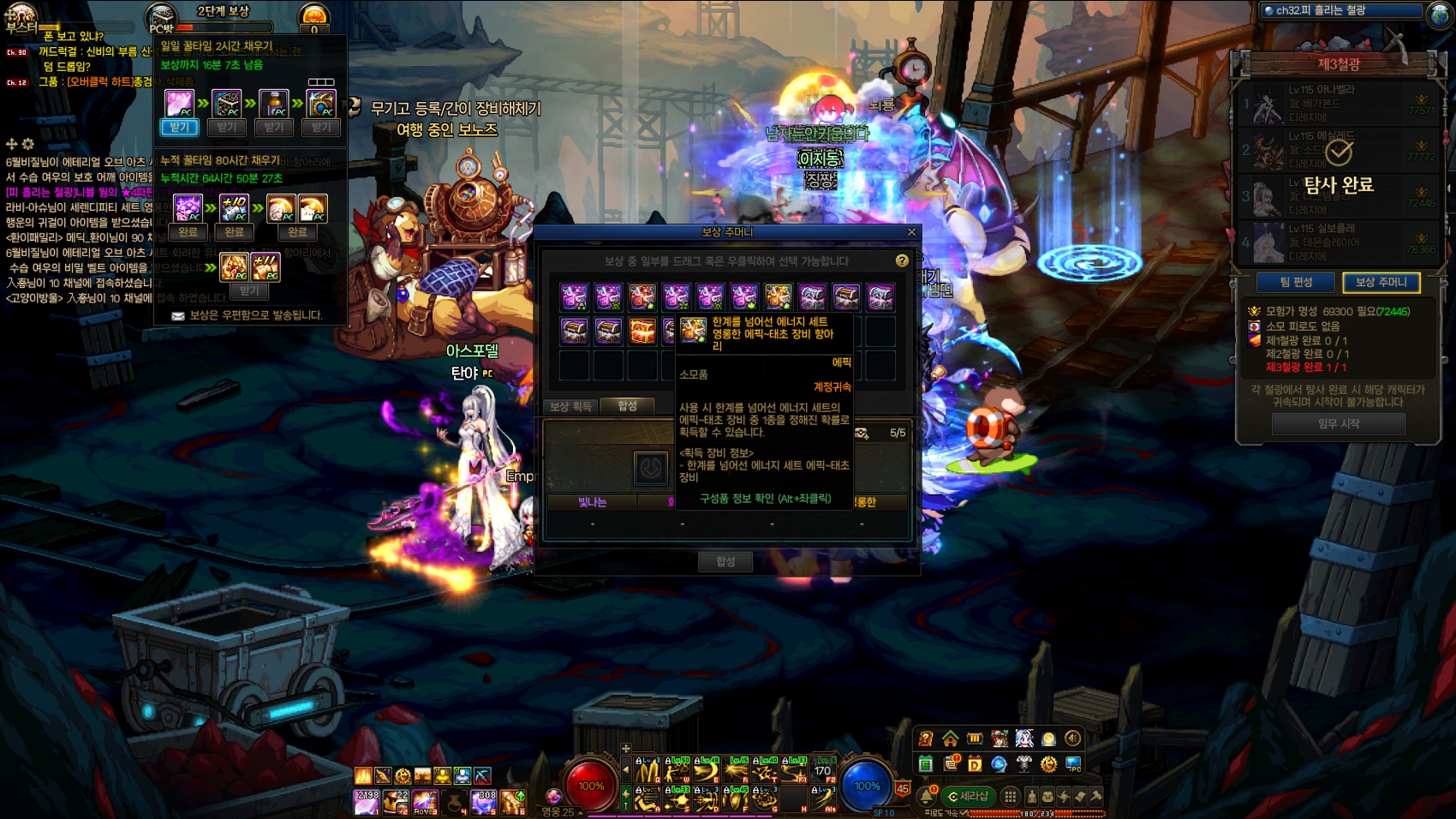
Task: Open the nine-dot grid menu button
Action: tap(1011, 797)
